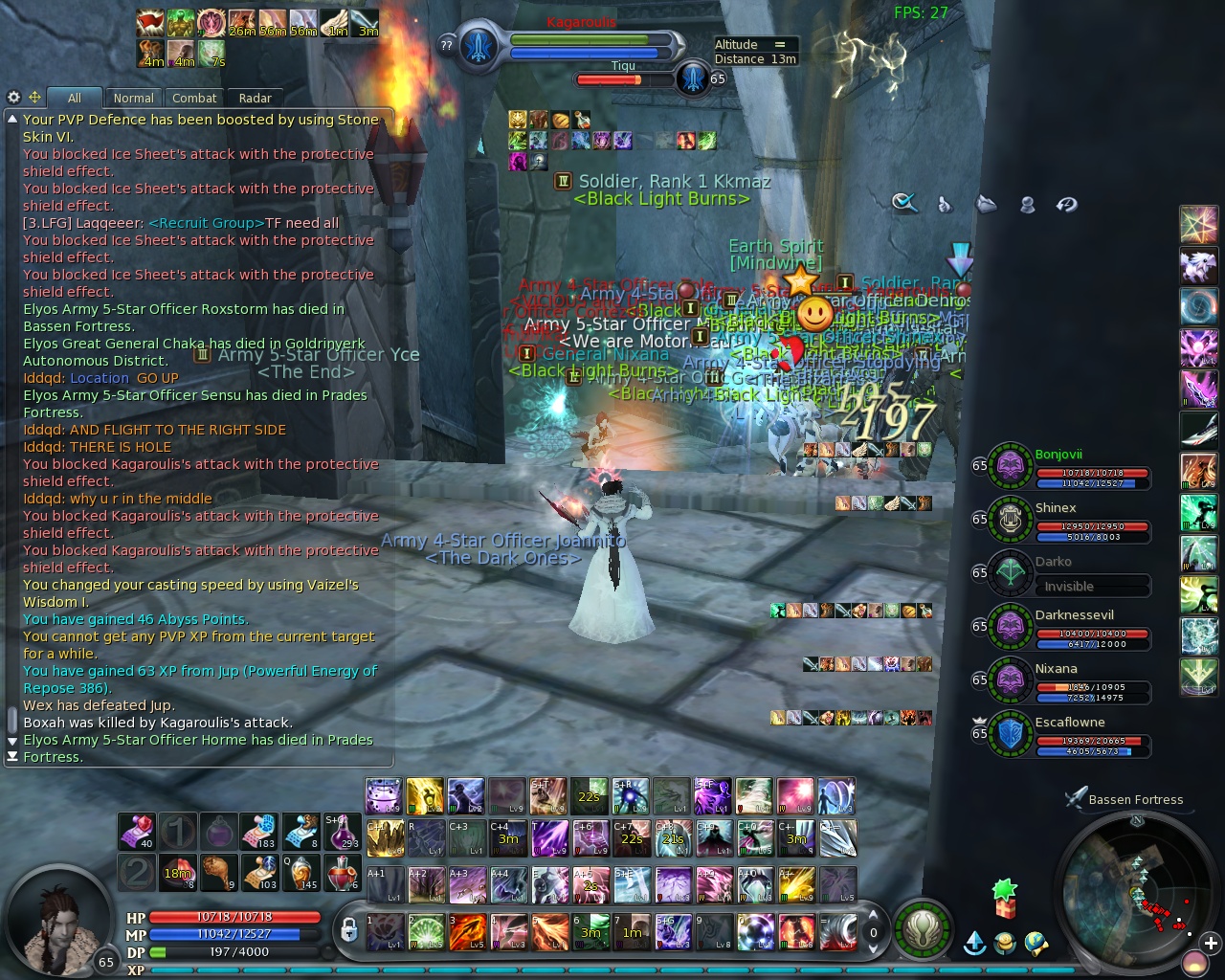Image resolution: width=1225 pixels, height=980 pixels.
Task: Select the Radar chat tab
Action: tap(255, 98)
